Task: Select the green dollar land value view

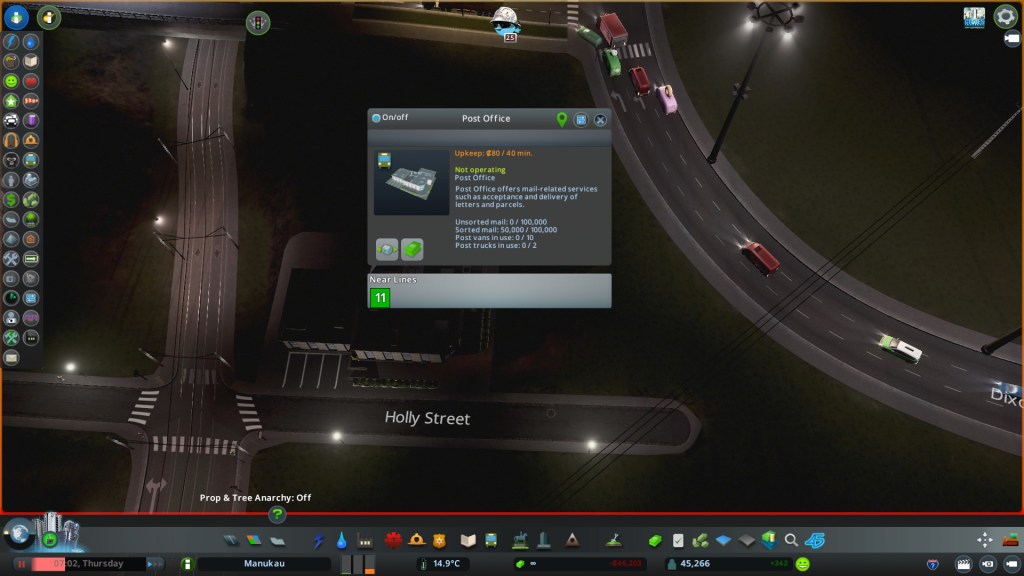Action: [x=11, y=200]
